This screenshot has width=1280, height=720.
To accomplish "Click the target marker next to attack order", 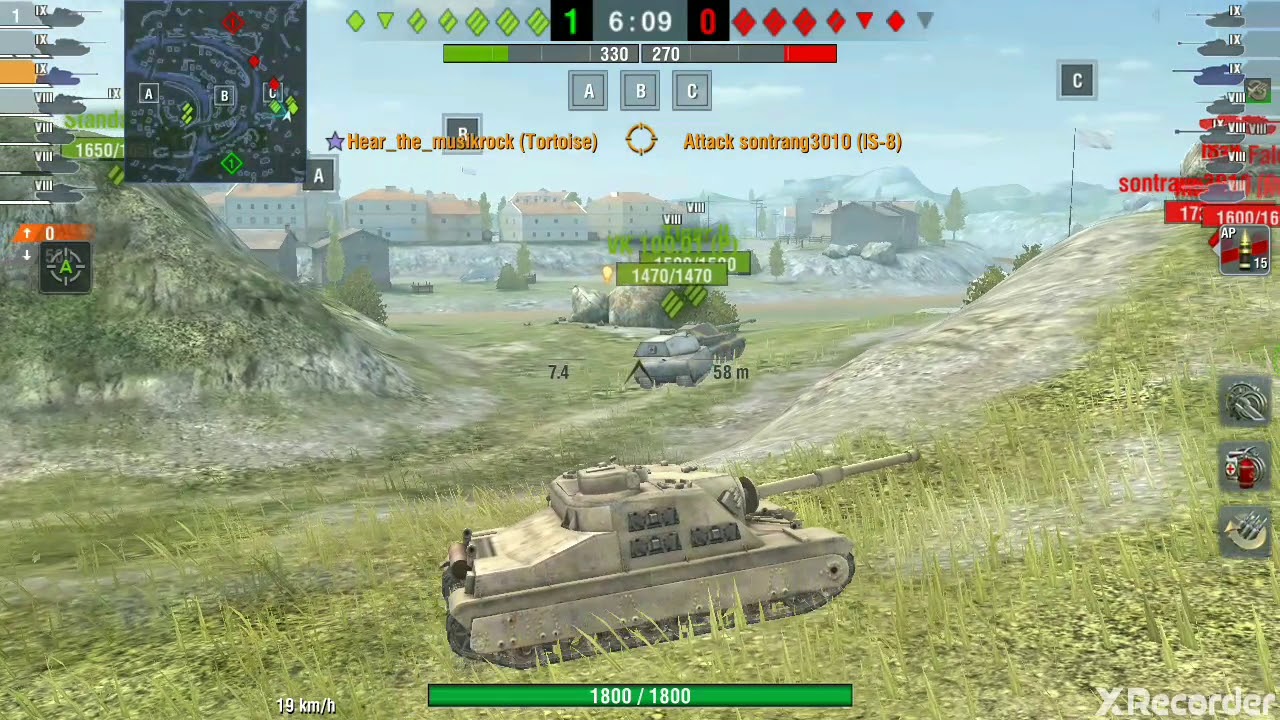I will (x=640, y=141).
